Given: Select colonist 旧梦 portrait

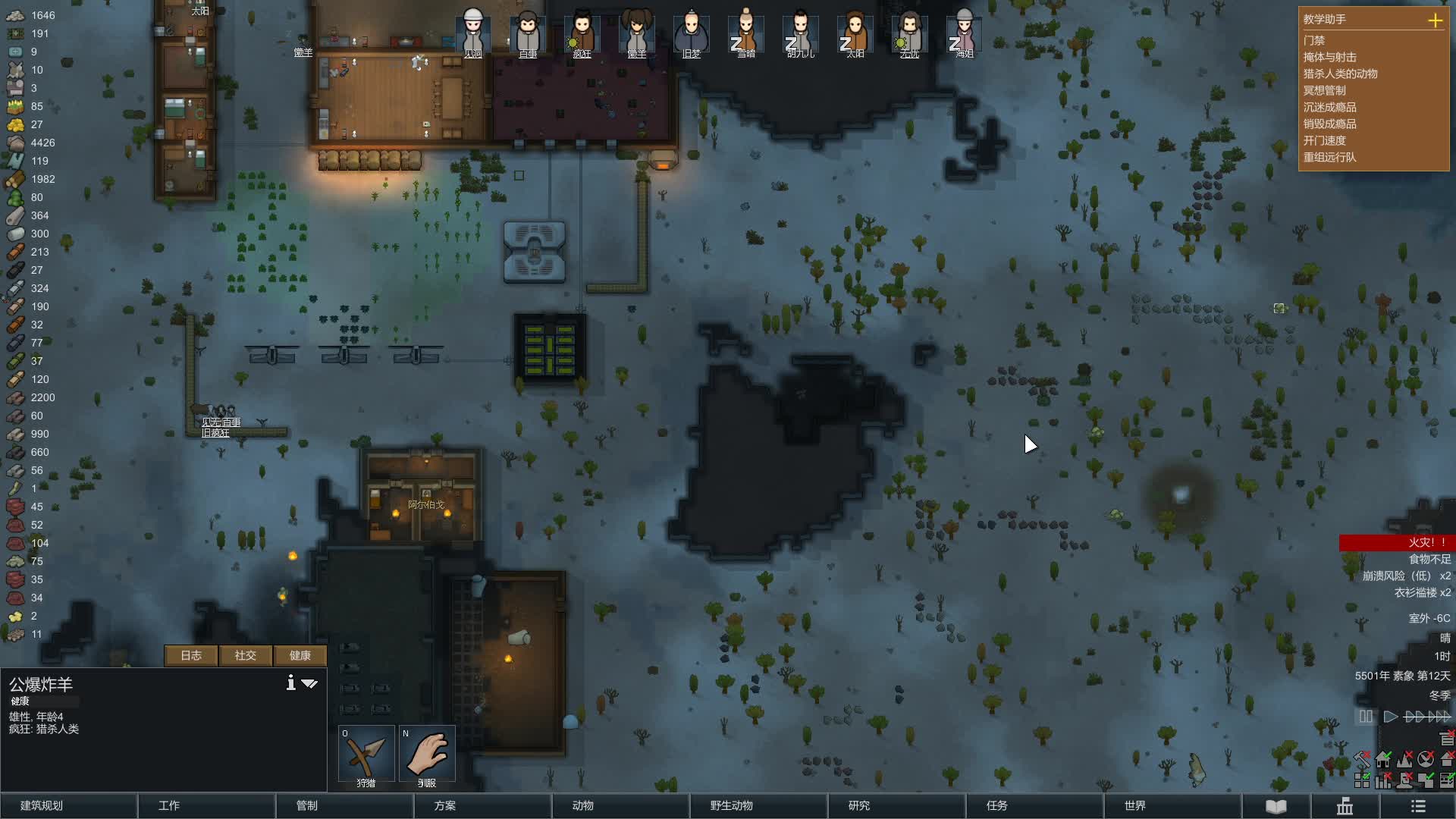Looking at the screenshot, I should (692, 34).
